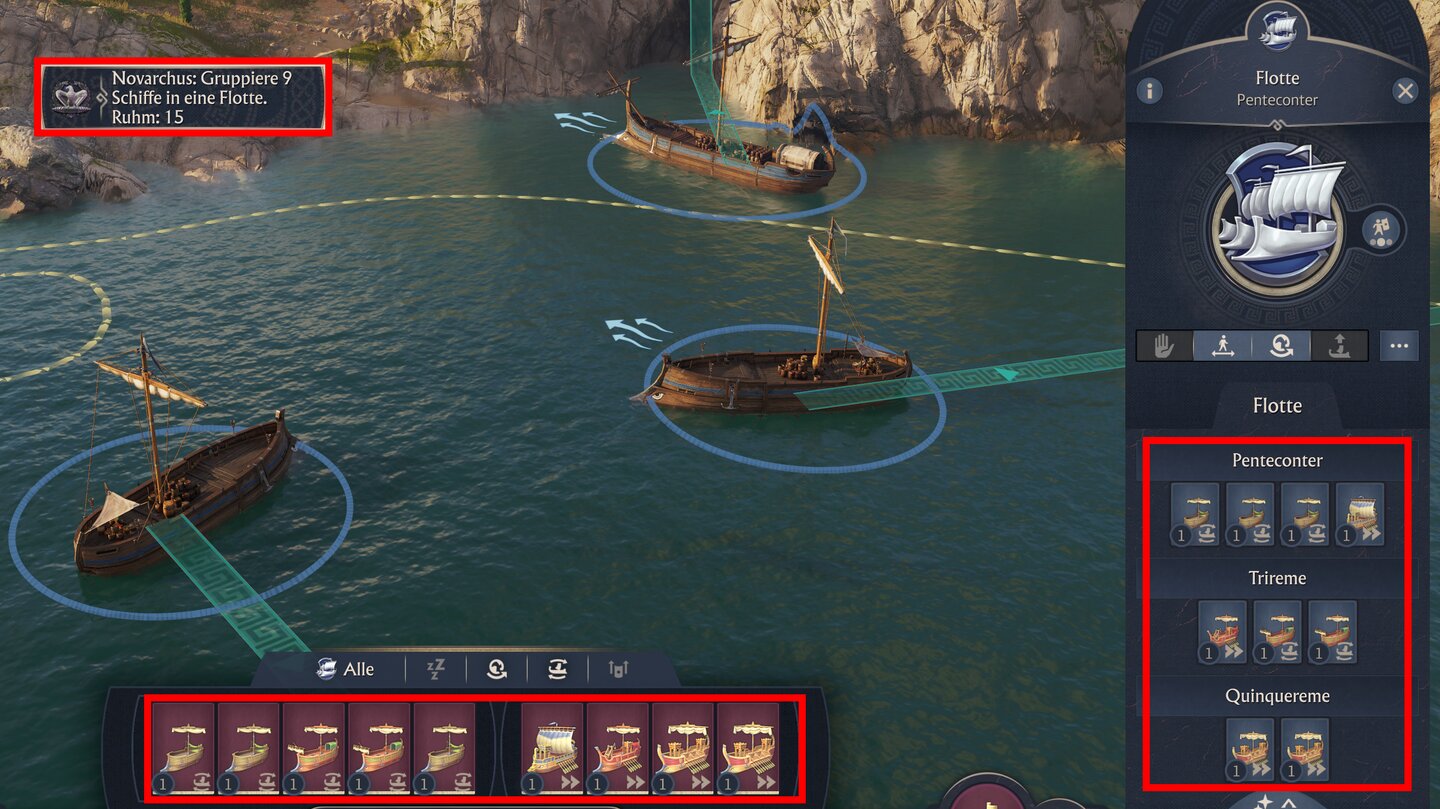Open the Flotte tab header
This screenshot has width=1440, height=809.
tap(1277, 406)
